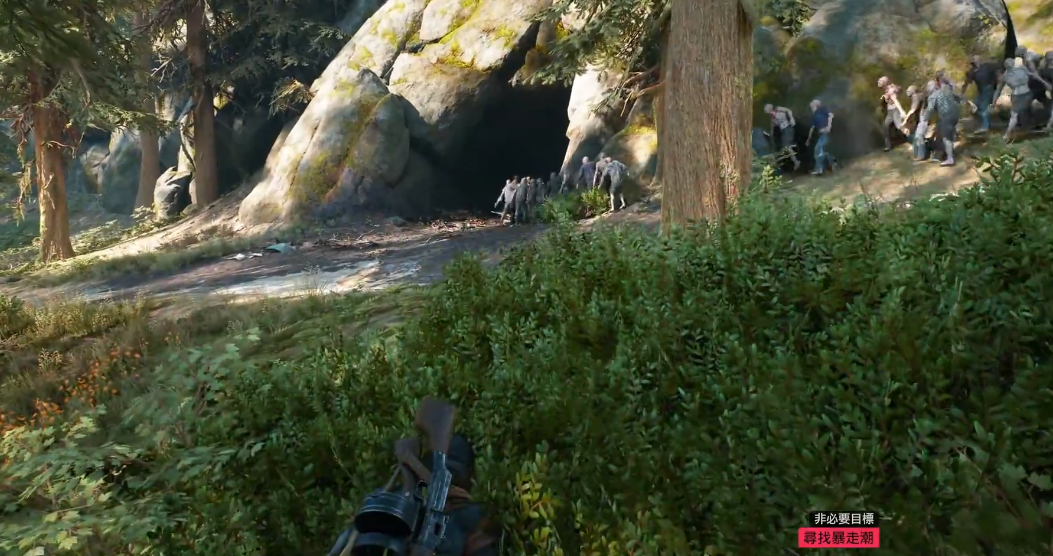Click the 非必要目標 optional objective label
Screen dimensions: 1053x556
click(x=843, y=519)
